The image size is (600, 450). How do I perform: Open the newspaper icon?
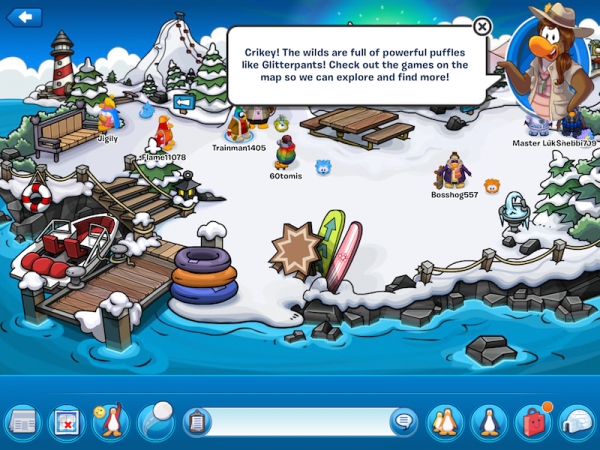tap(22, 422)
